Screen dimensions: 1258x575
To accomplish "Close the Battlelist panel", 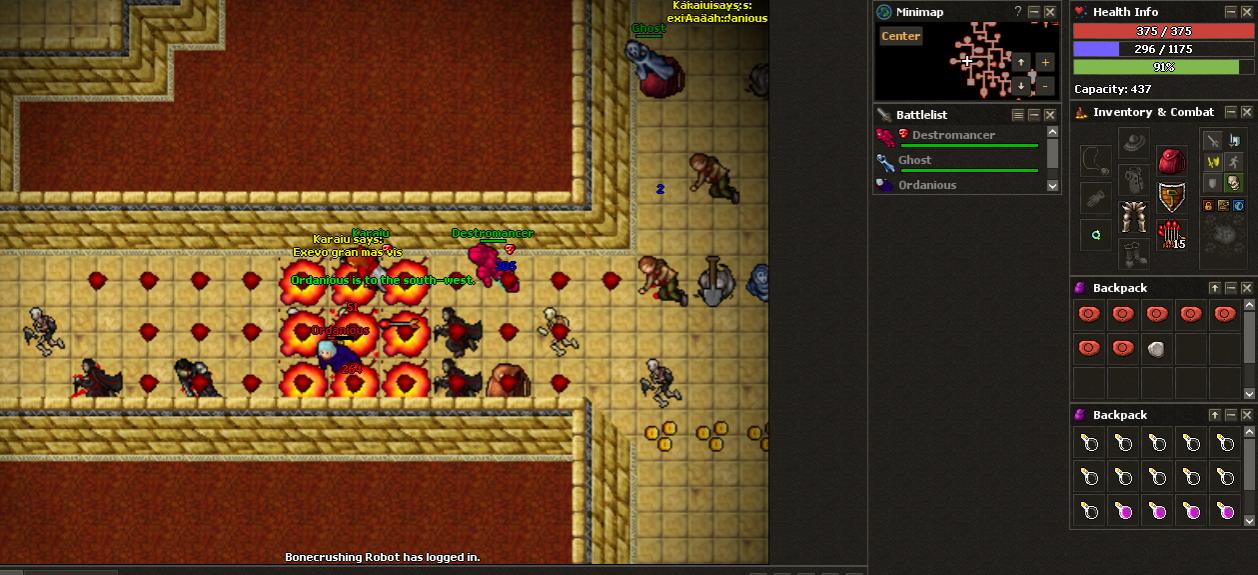I will [x=1050, y=115].
